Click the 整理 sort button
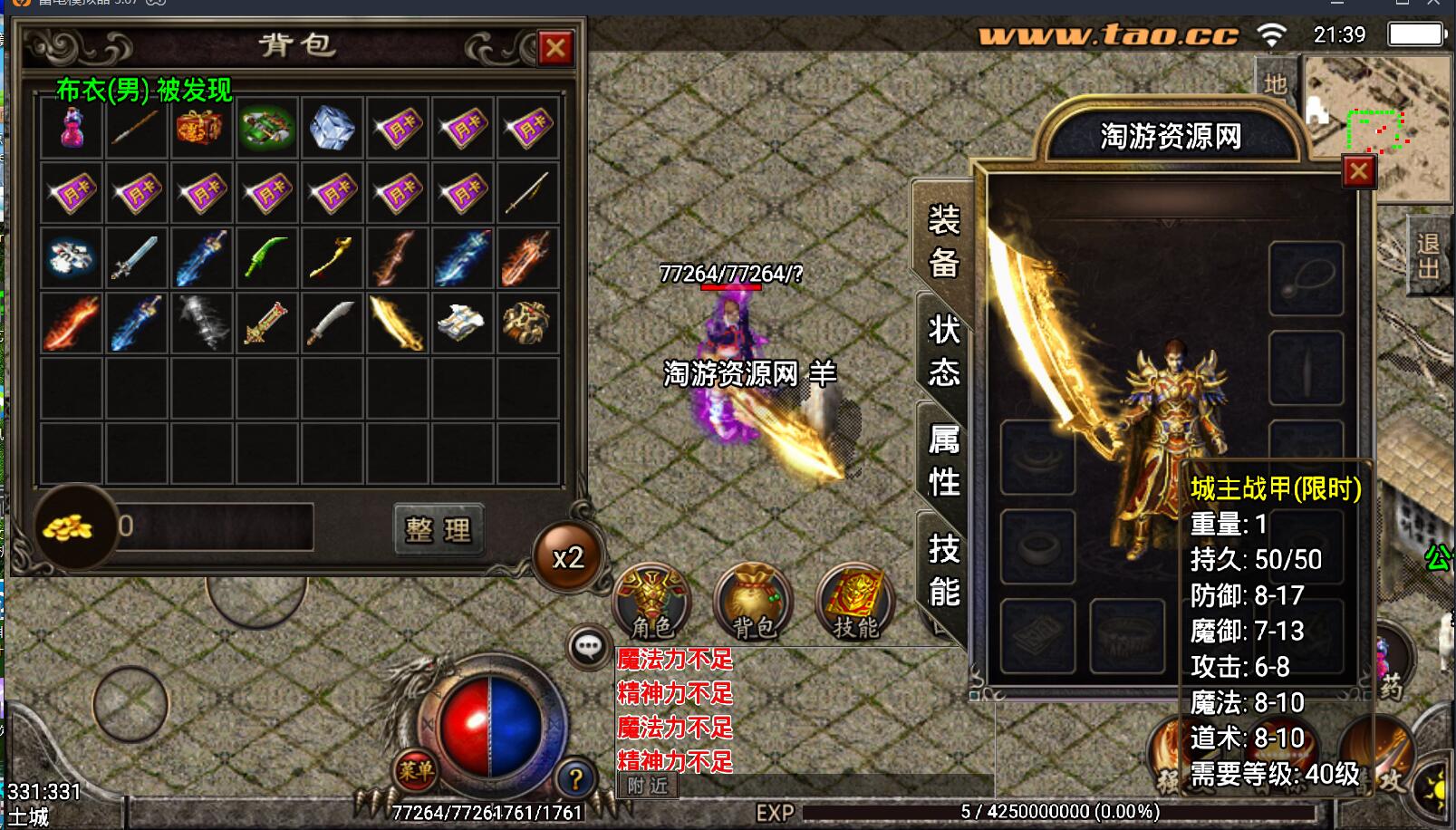This screenshot has width=1456, height=830. (439, 529)
